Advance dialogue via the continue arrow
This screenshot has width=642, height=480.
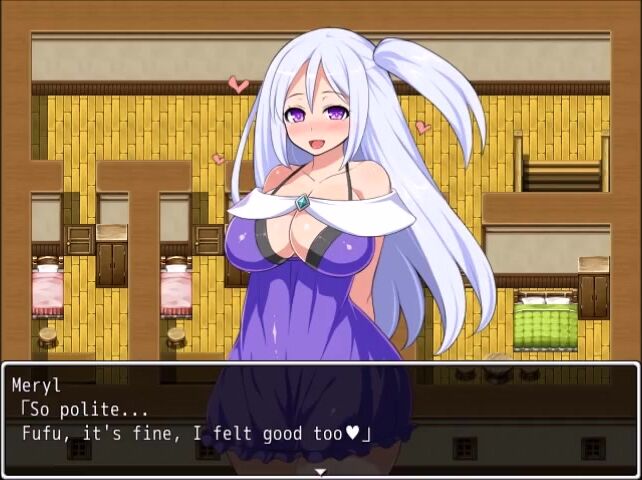pyautogui.click(x=320, y=471)
